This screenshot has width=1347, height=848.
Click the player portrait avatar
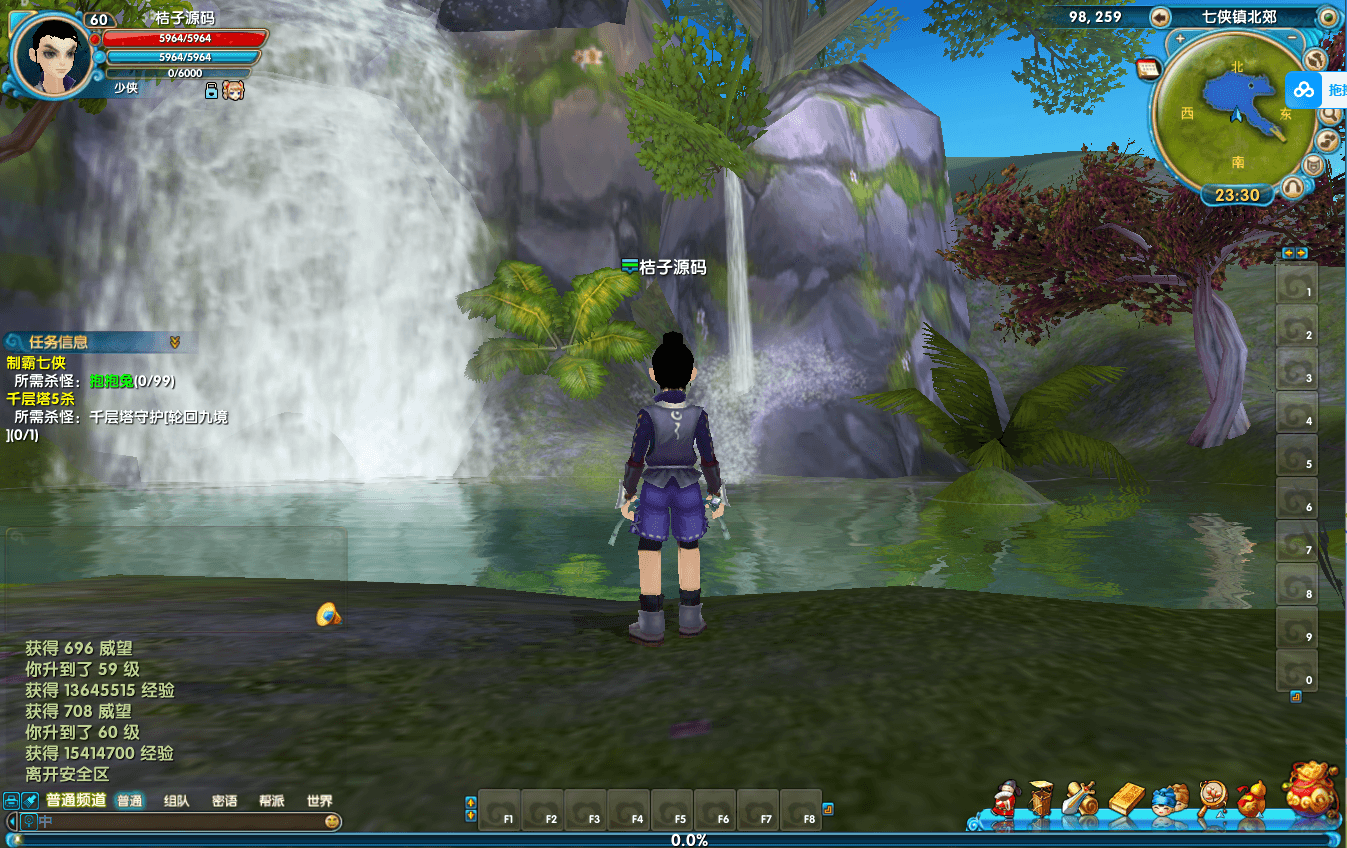click(49, 56)
